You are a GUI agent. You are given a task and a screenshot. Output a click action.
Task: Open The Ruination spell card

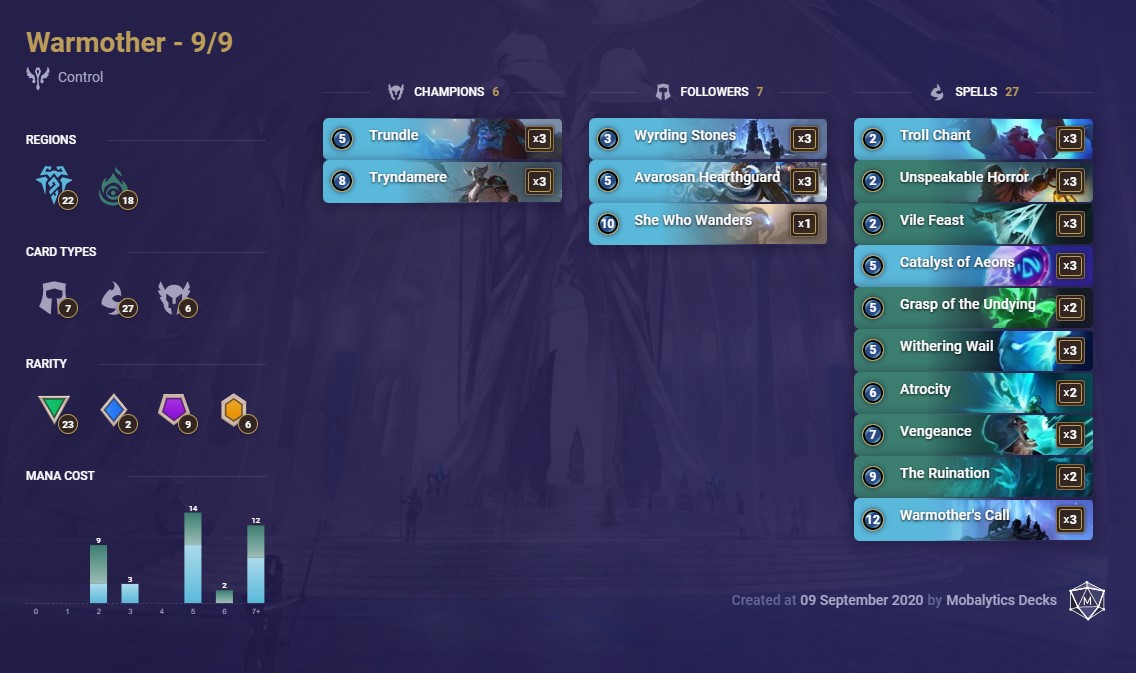tap(972, 476)
